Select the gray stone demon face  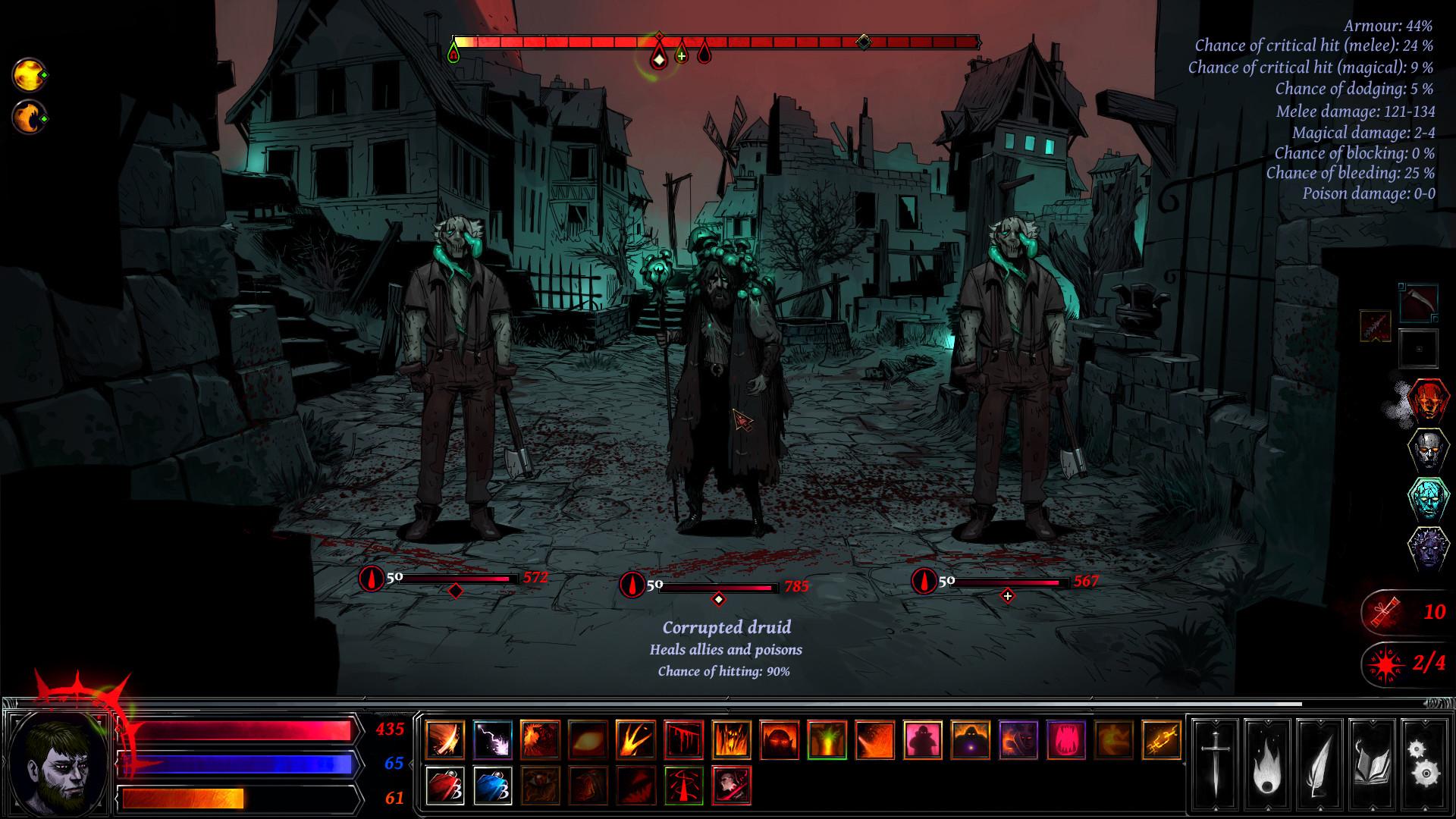tap(1428, 450)
